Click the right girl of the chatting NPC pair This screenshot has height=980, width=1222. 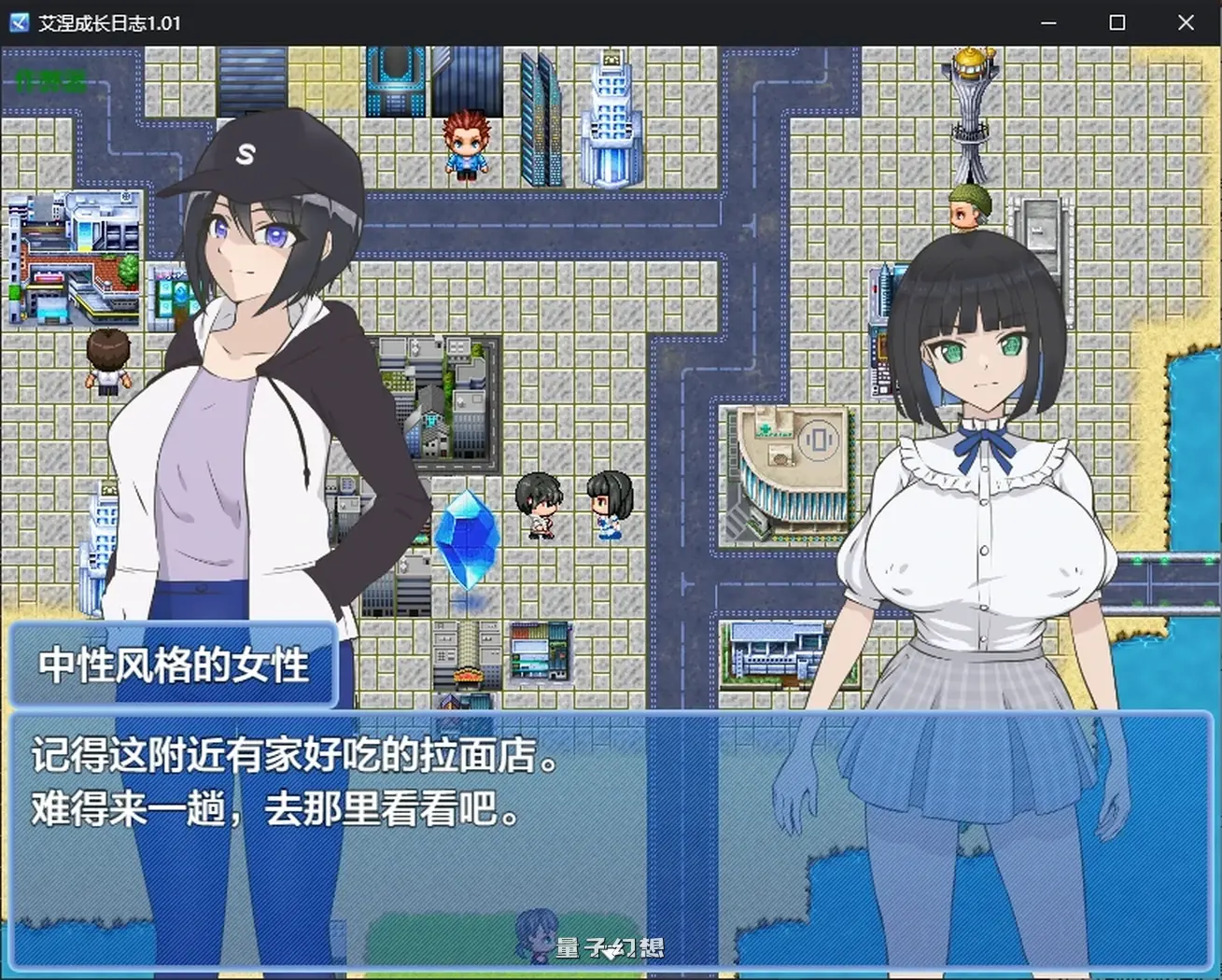[x=608, y=504]
